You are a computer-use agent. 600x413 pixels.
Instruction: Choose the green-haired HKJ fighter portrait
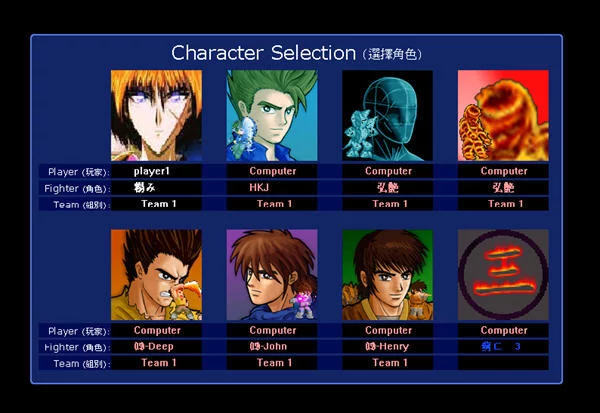tap(272, 115)
